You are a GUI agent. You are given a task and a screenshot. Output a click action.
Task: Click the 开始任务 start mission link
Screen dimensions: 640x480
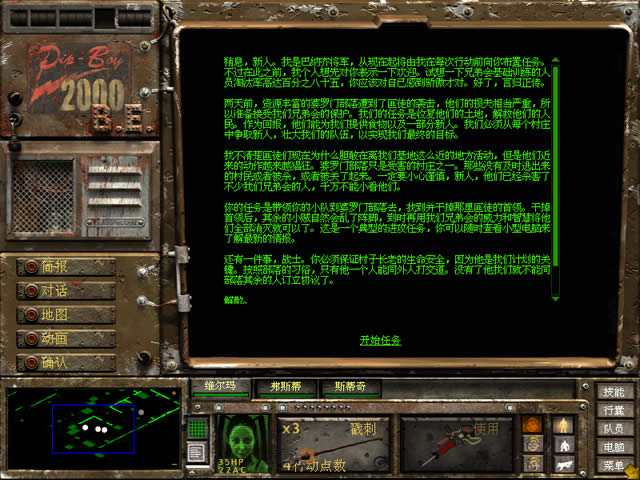[380, 340]
